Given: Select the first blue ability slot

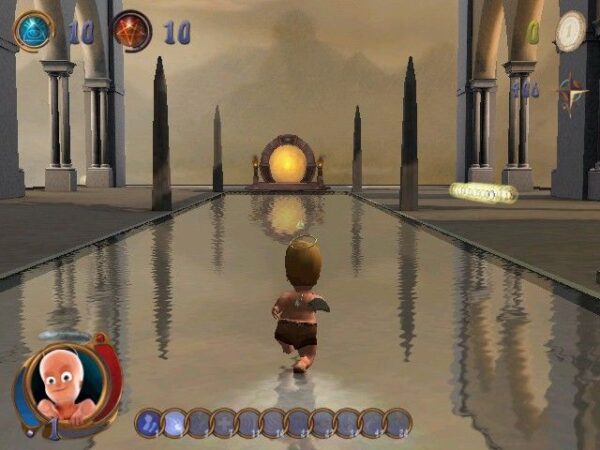Looking at the screenshot, I should (149, 423).
